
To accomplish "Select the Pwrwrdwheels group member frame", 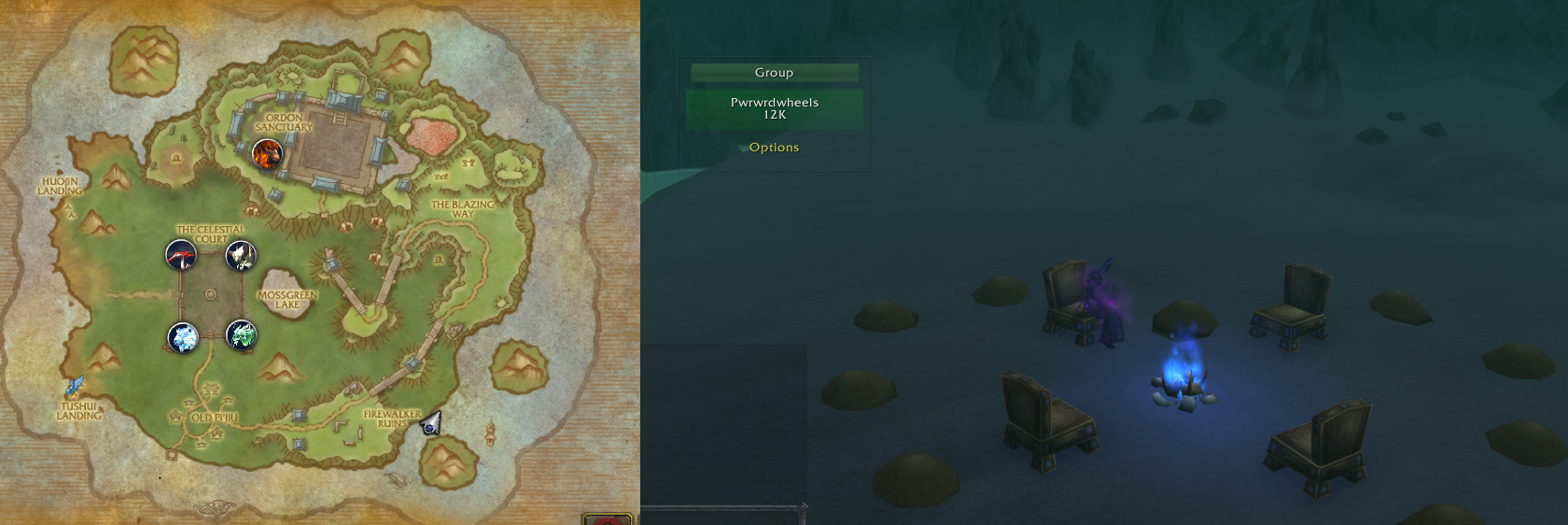I will tap(774, 108).
